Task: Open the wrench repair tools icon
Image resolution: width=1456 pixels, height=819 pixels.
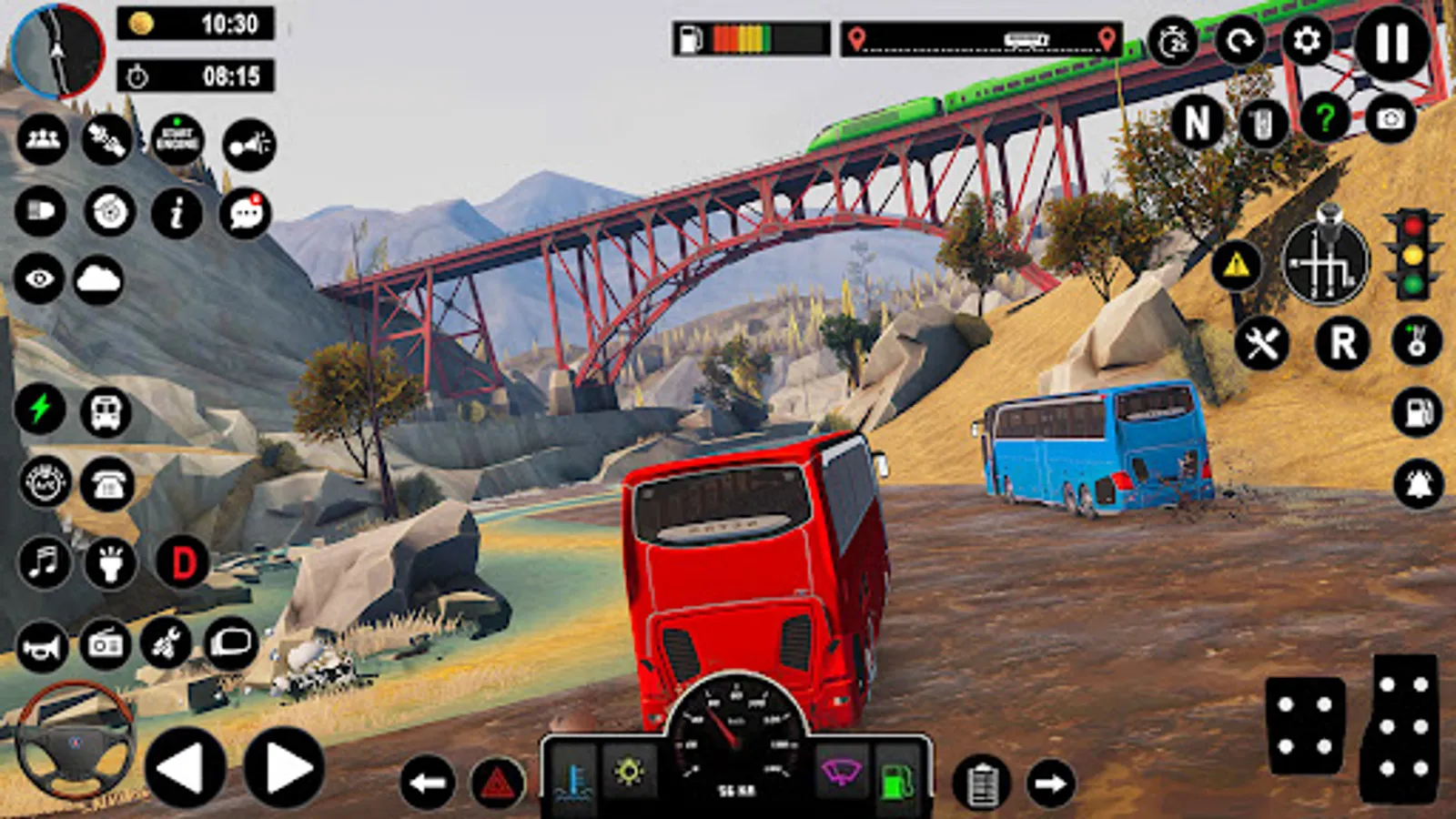Action: tap(1262, 344)
